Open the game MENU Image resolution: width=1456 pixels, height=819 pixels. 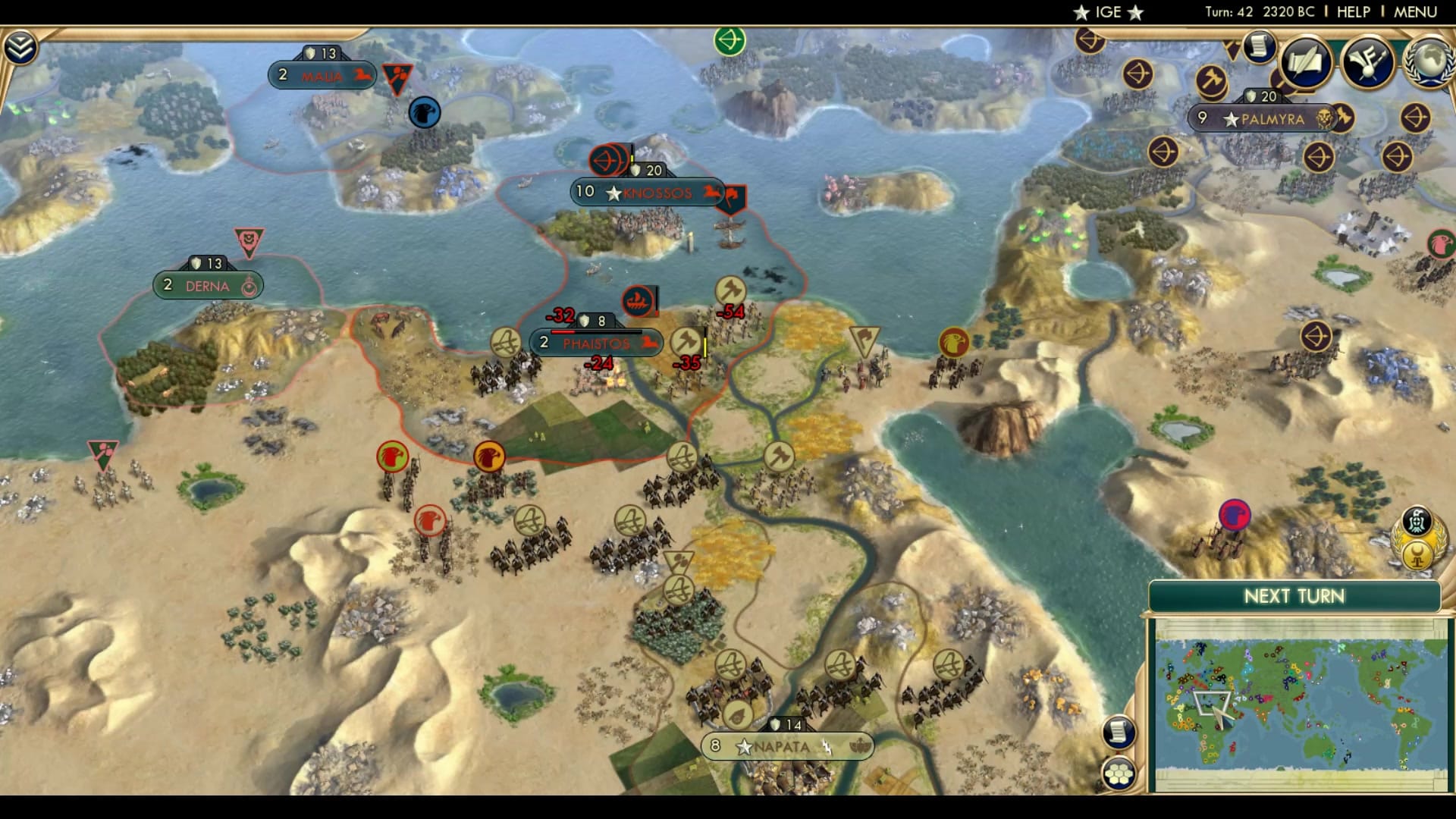click(x=1417, y=11)
